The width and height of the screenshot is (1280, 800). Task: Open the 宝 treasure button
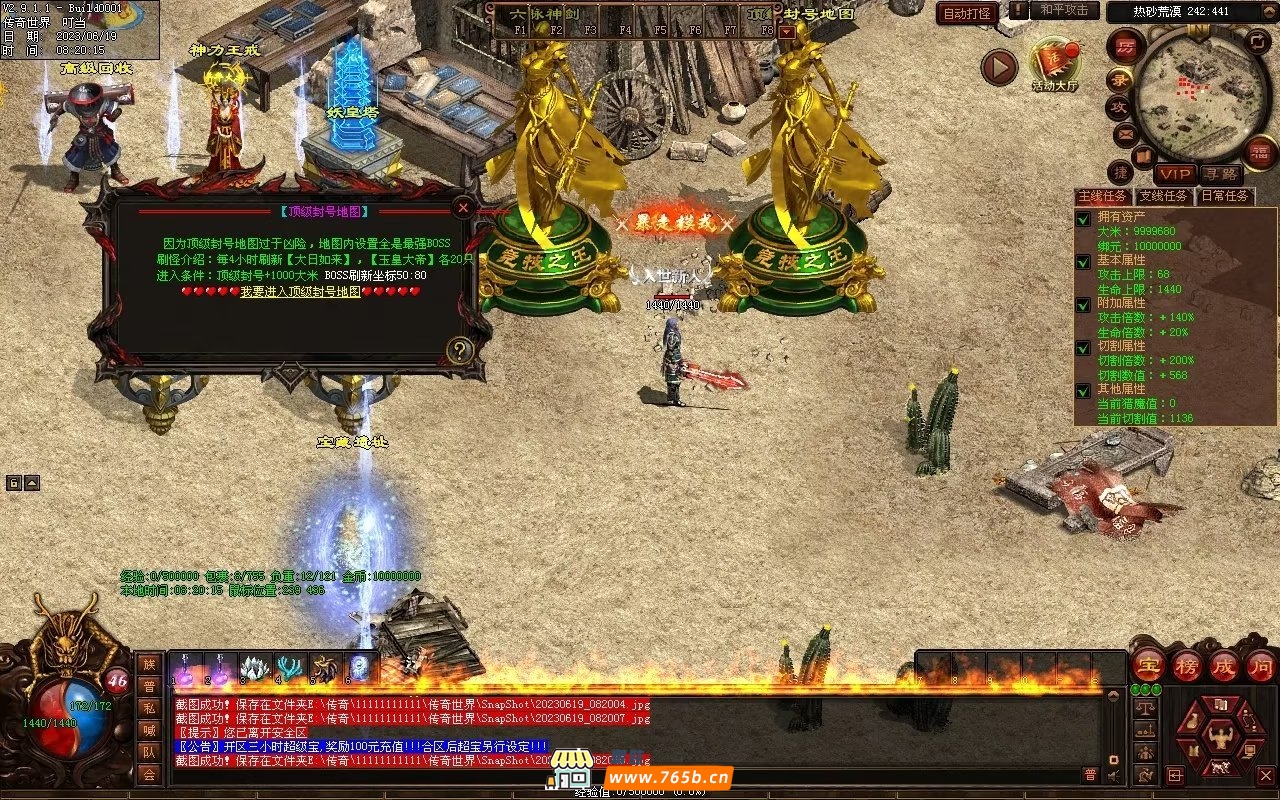pyautogui.click(x=1148, y=665)
